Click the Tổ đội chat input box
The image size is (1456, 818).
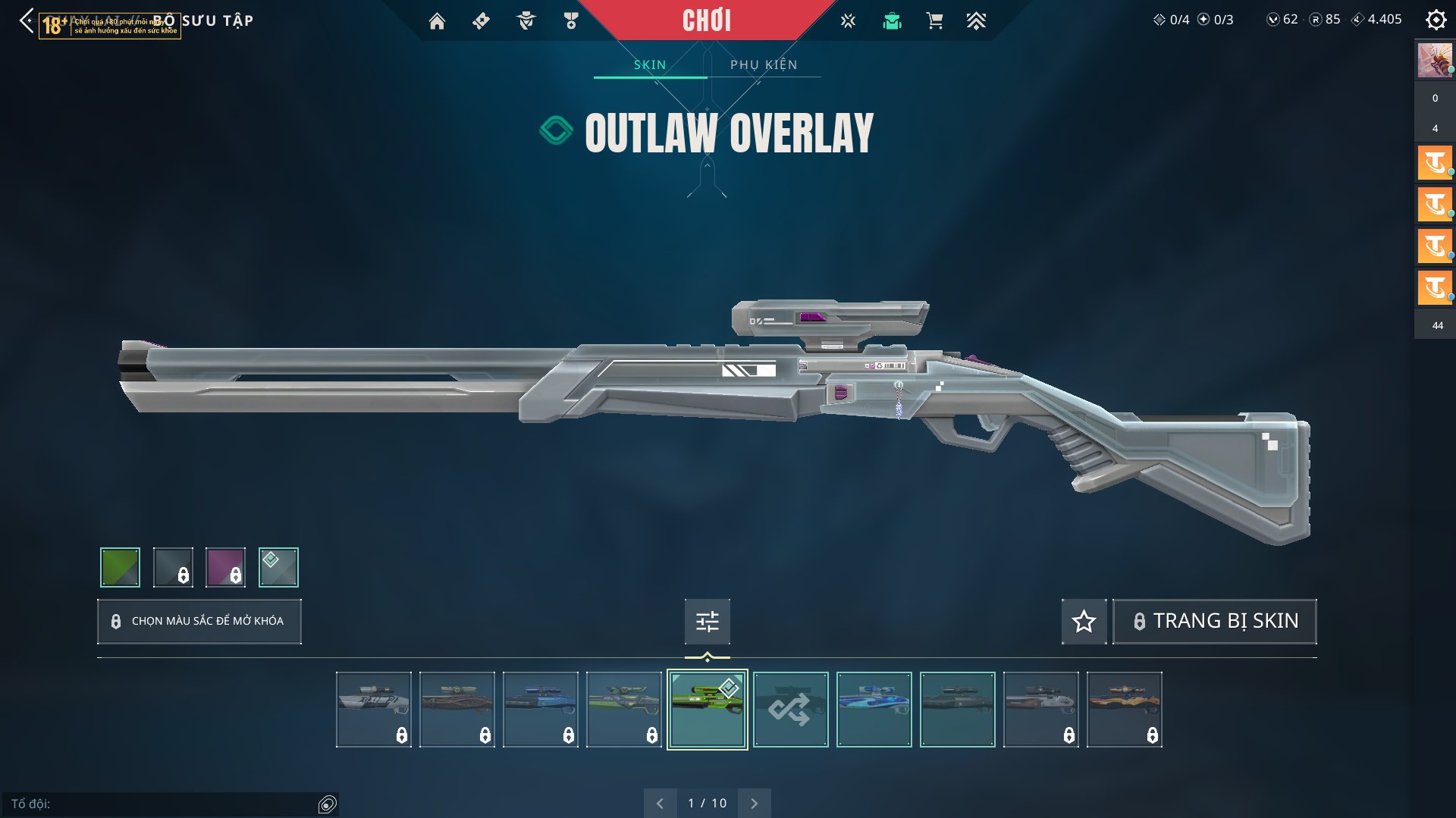(x=163, y=804)
